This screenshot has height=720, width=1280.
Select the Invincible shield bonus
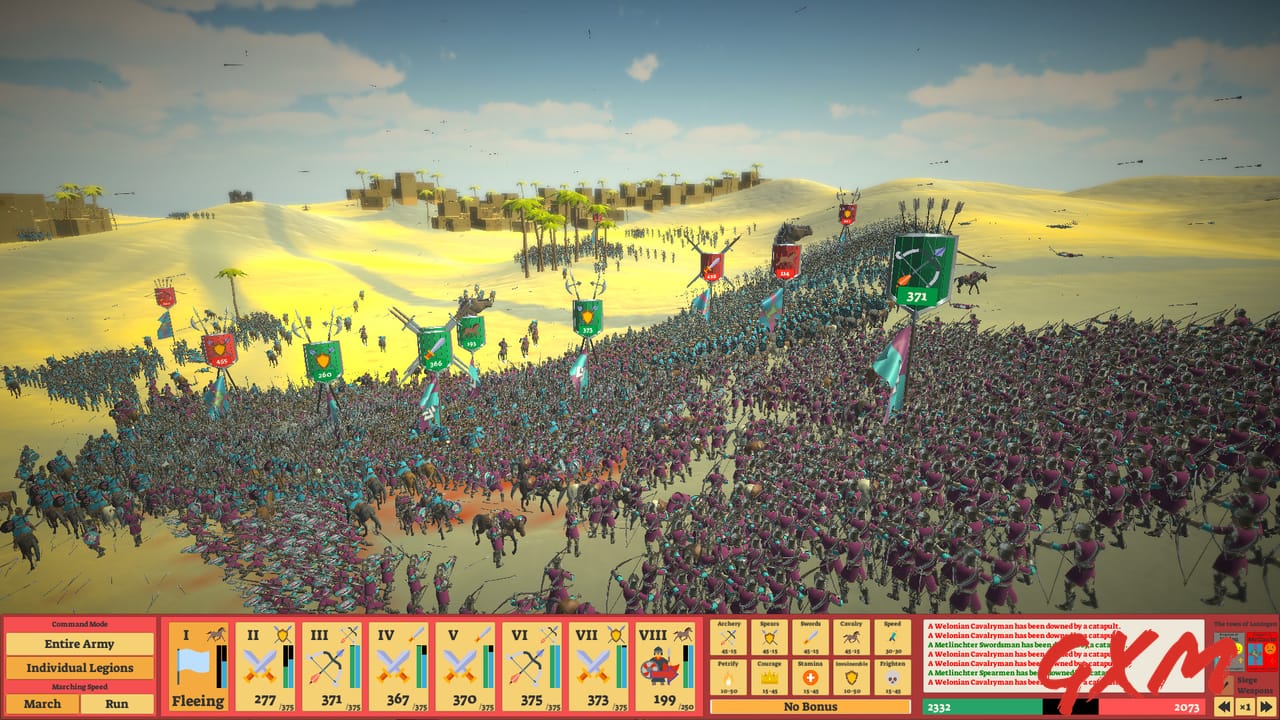tap(851, 678)
